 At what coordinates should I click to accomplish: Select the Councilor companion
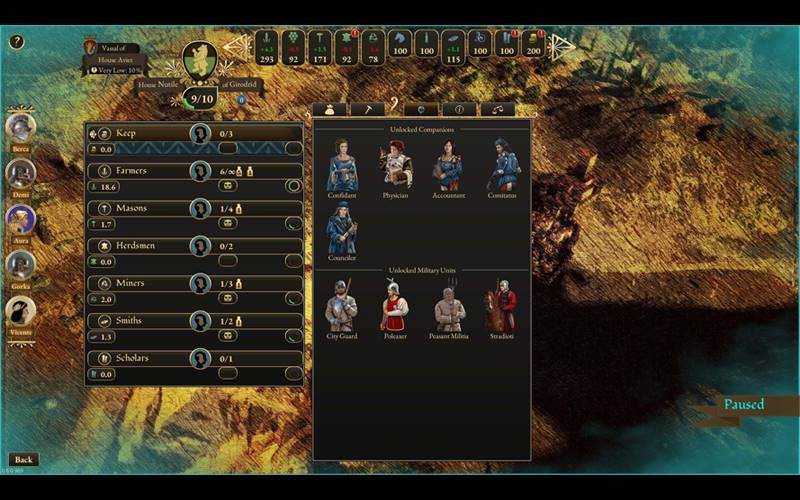pyautogui.click(x=342, y=230)
